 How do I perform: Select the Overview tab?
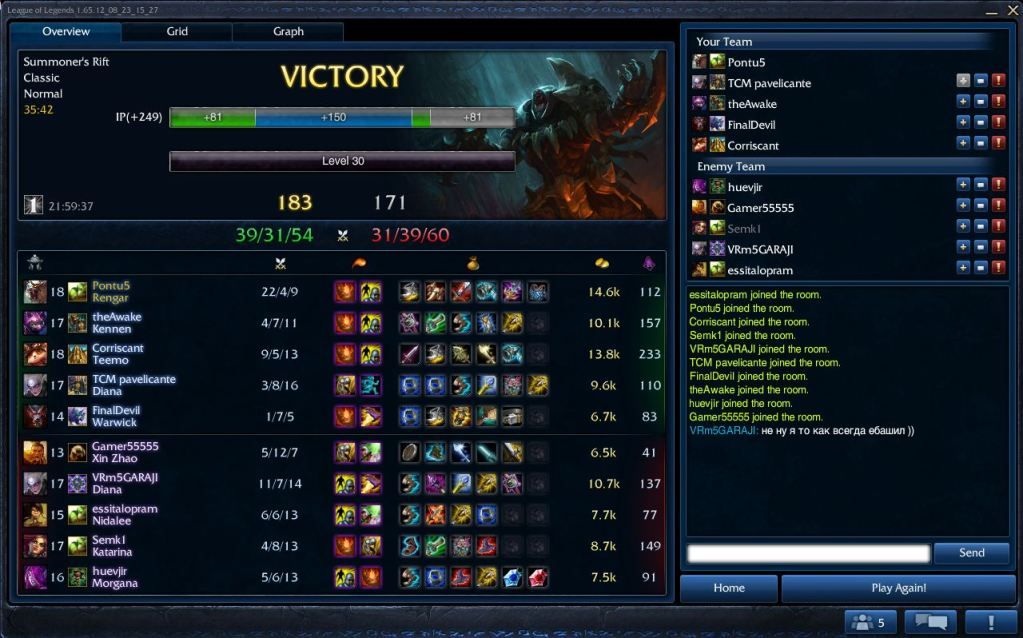pos(66,32)
